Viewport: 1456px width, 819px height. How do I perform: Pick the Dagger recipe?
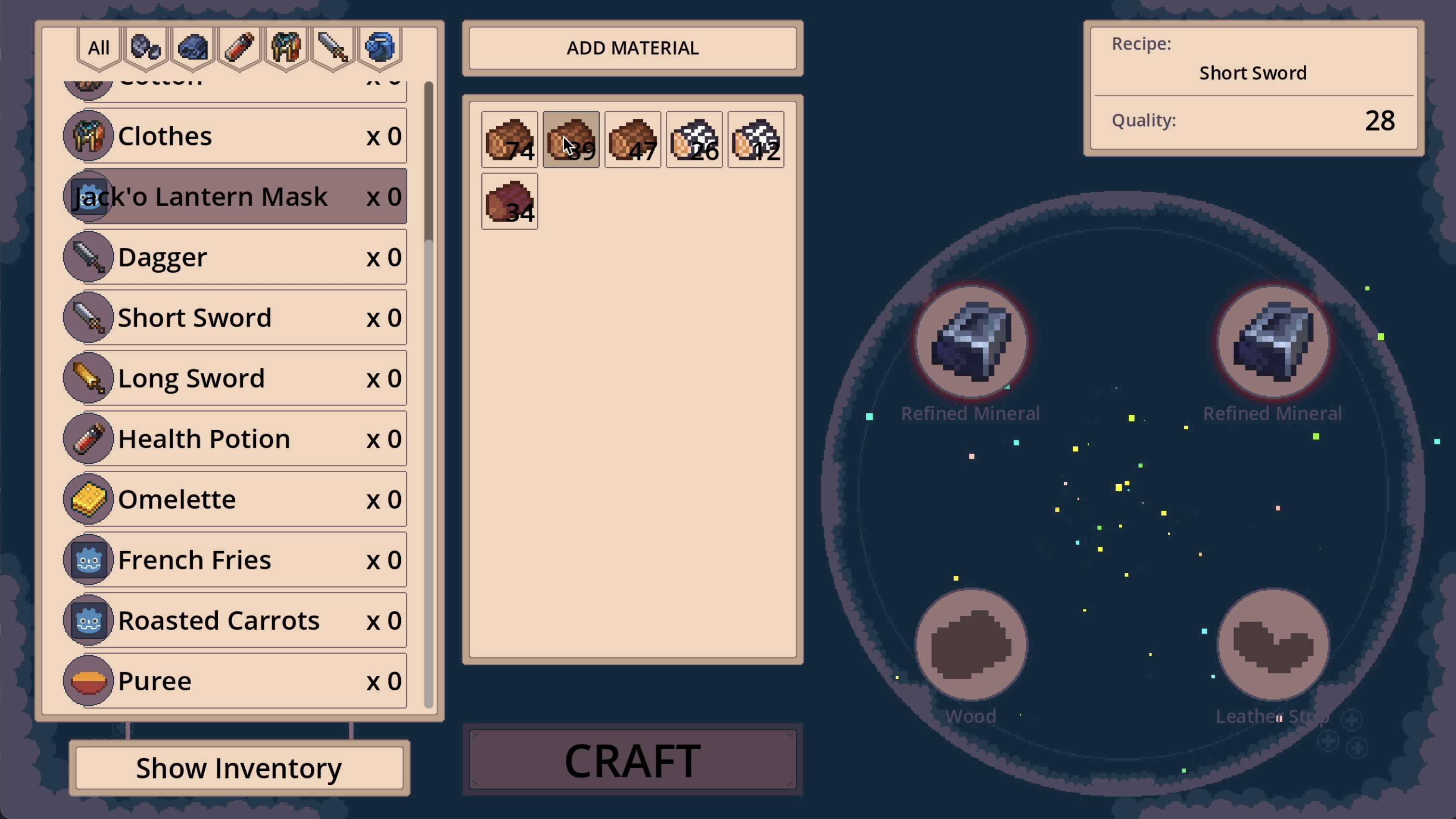235,257
